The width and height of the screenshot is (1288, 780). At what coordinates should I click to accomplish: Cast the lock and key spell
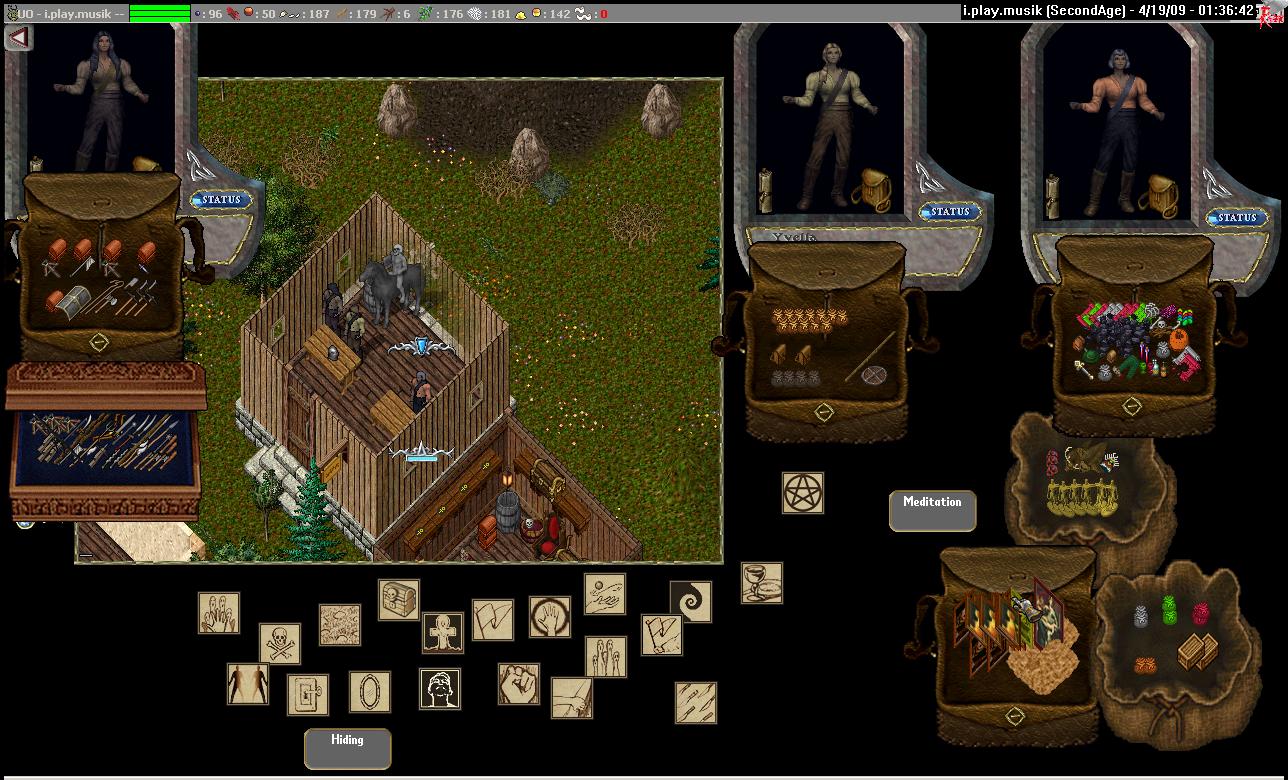click(308, 694)
